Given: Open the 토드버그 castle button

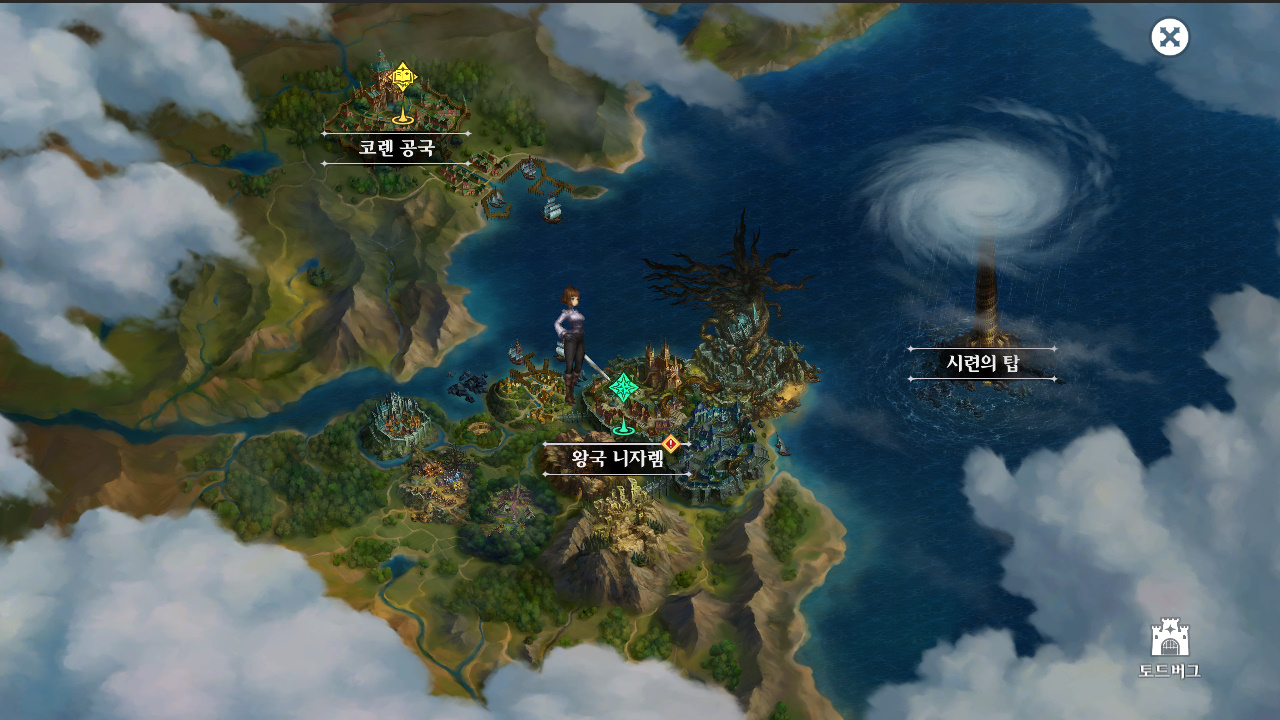Looking at the screenshot, I should (x=1169, y=647).
